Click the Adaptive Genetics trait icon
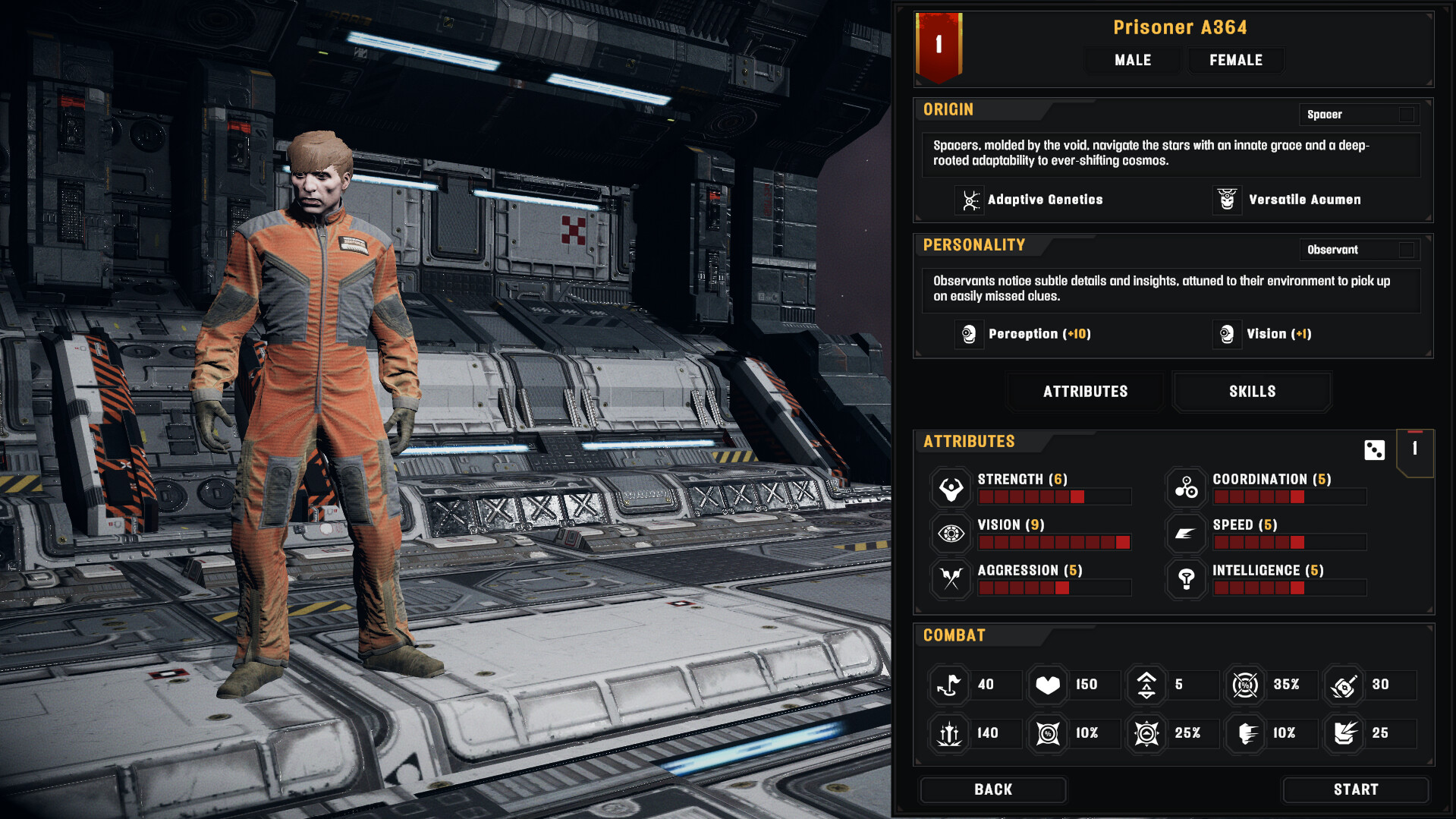This screenshot has height=819, width=1456. pyautogui.click(x=968, y=200)
